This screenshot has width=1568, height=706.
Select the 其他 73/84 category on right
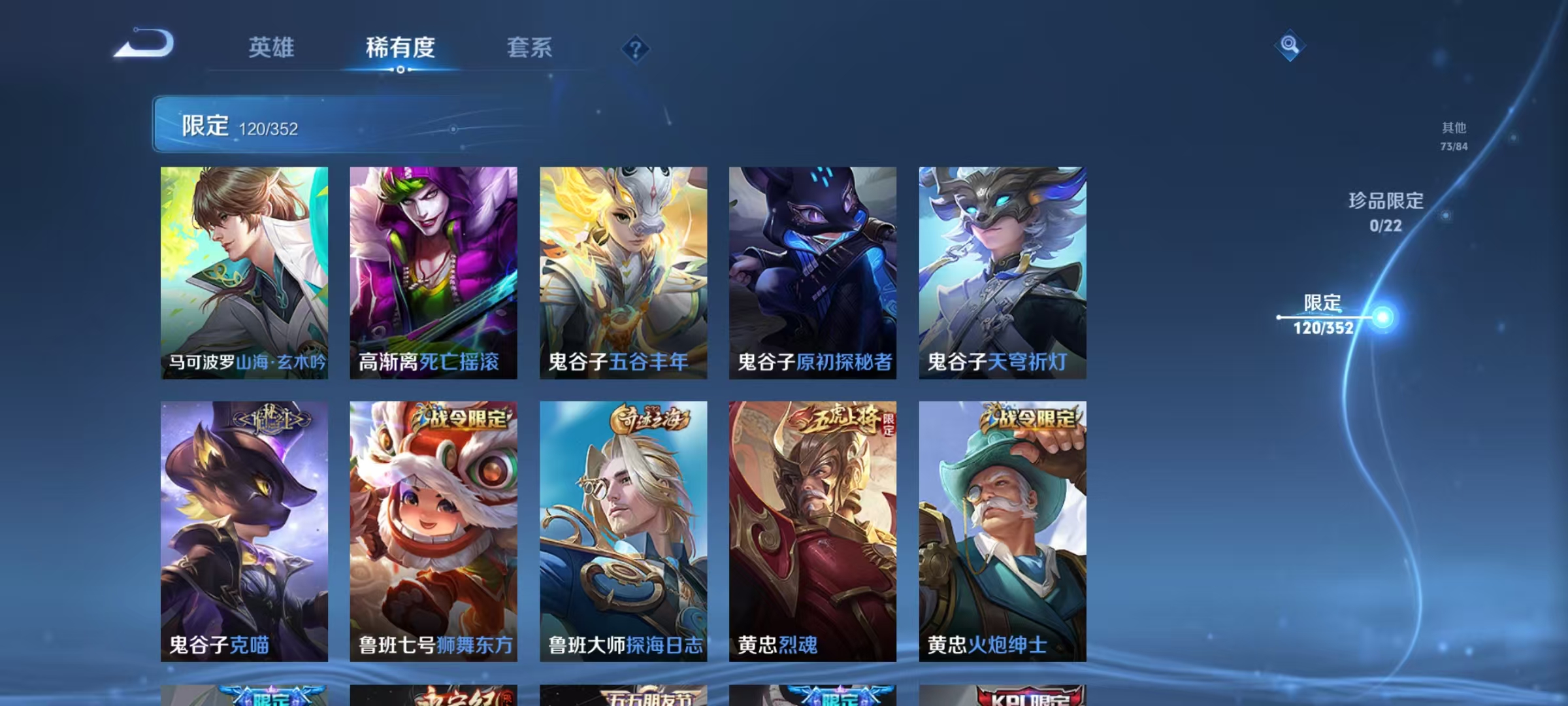pos(1454,137)
